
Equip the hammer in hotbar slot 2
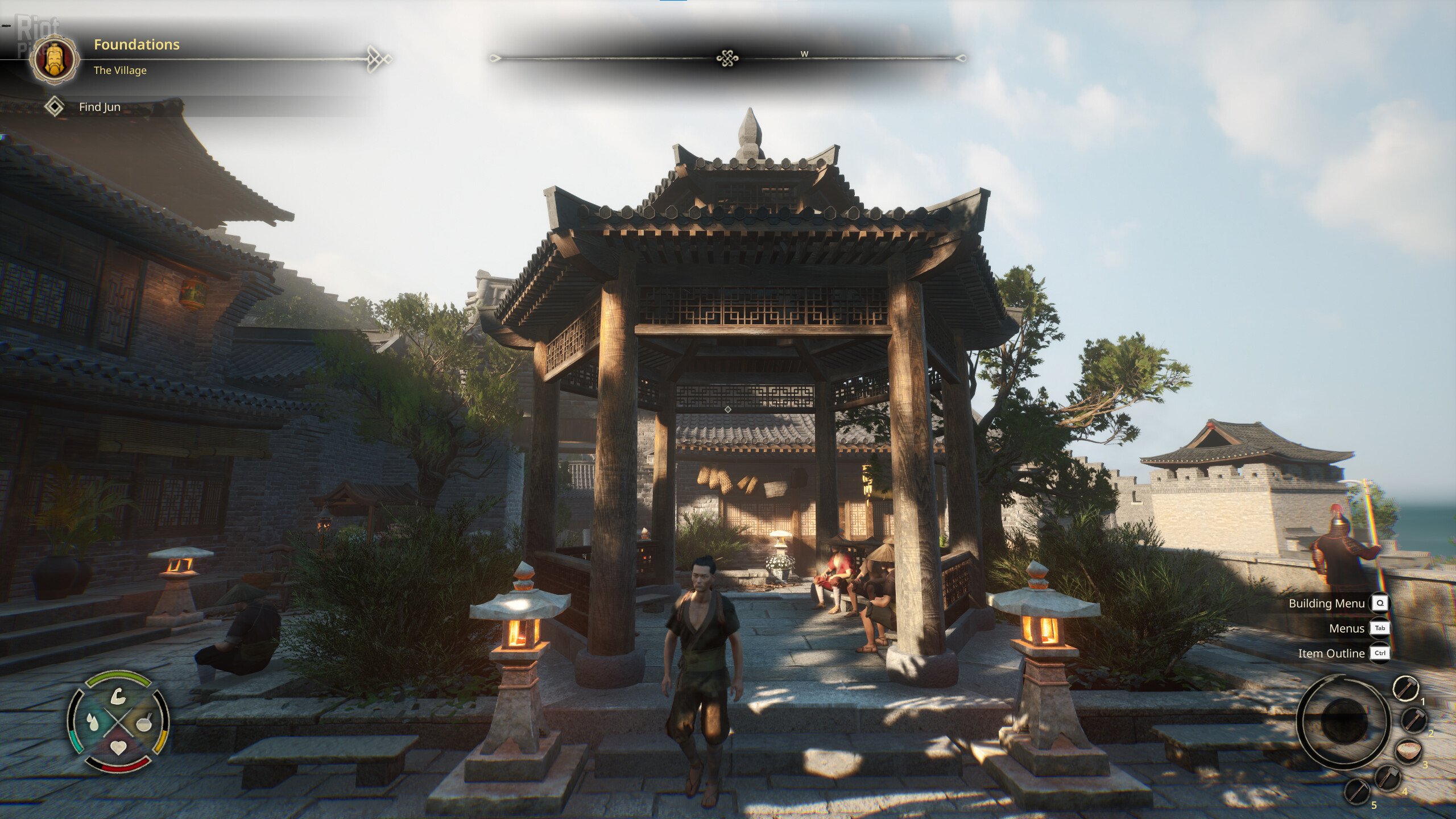coord(1414,720)
